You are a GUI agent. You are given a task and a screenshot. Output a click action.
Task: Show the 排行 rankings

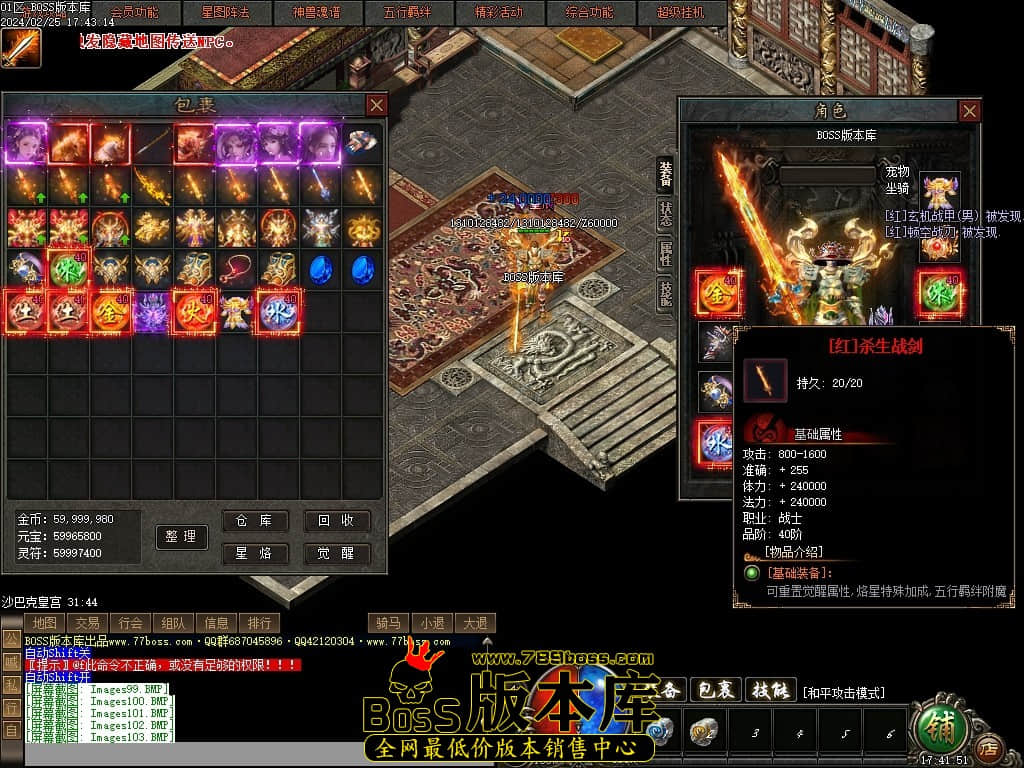pyautogui.click(x=259, y=623)
